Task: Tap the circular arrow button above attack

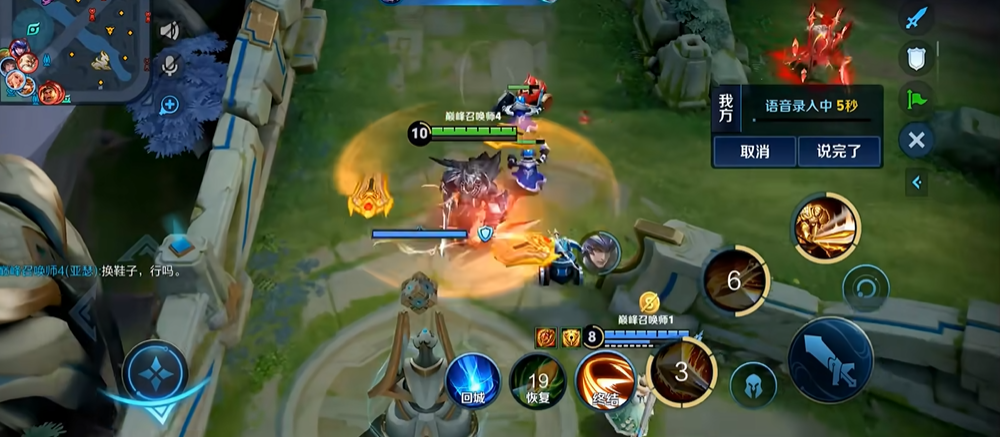Action: [x=865, y=288]
